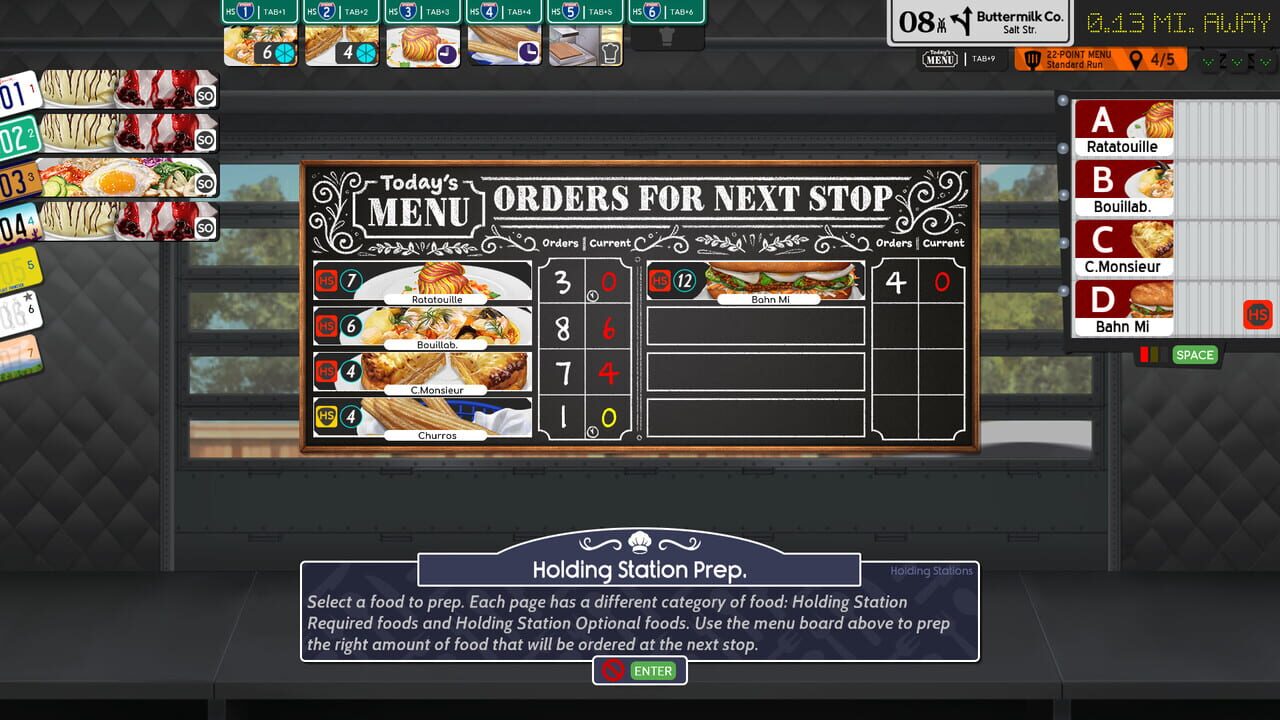The width and height of the screenshot is (1280, 720).
Task: Select the Bouillab. recipe slot B
Action: click(1124, 186)
